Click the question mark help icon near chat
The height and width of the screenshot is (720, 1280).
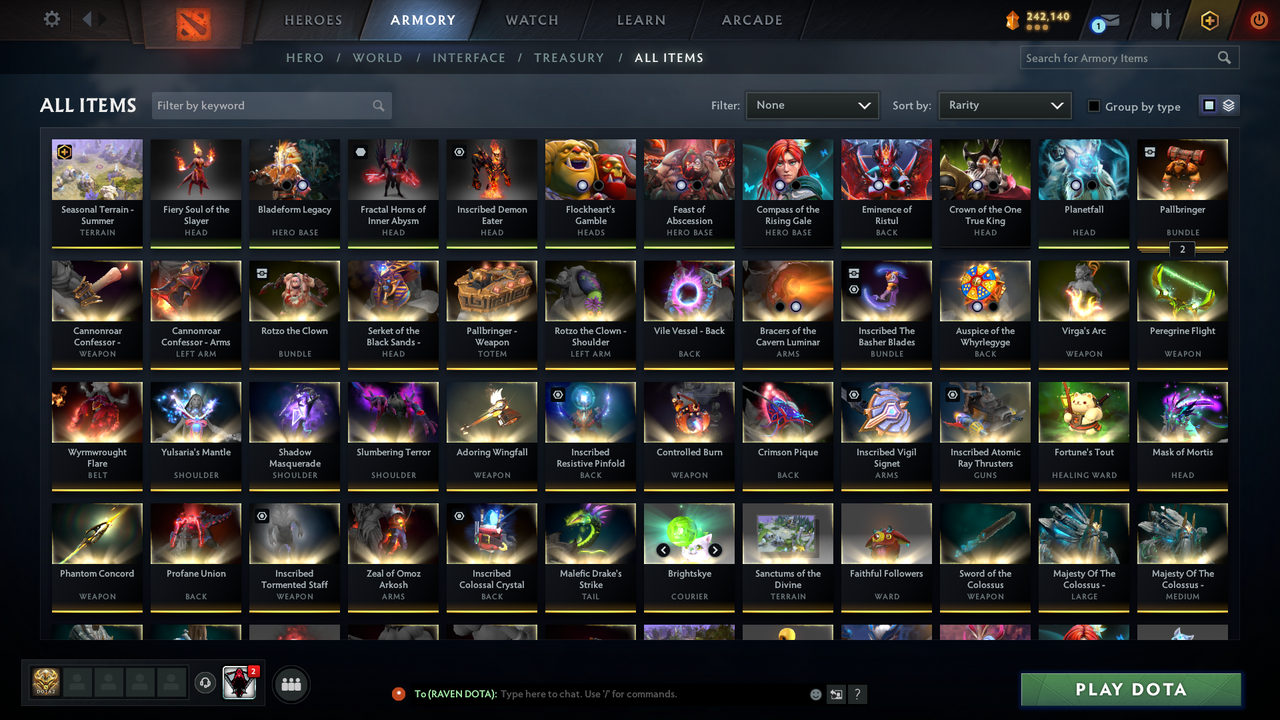coord(857,693)
